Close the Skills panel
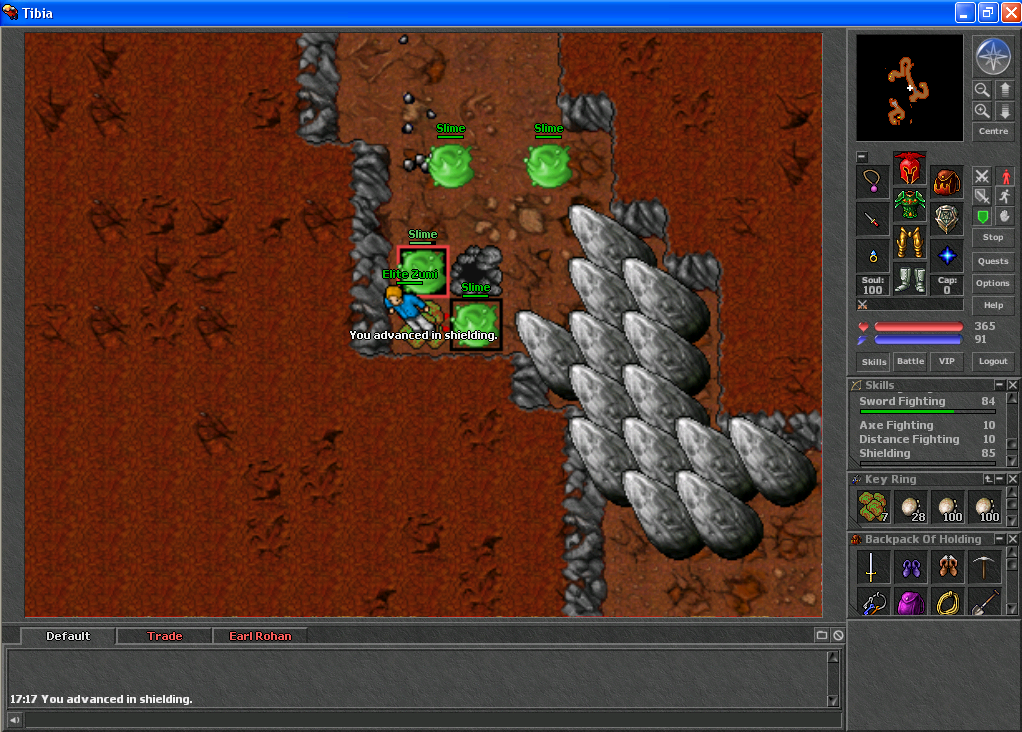 pos(1012,385)
